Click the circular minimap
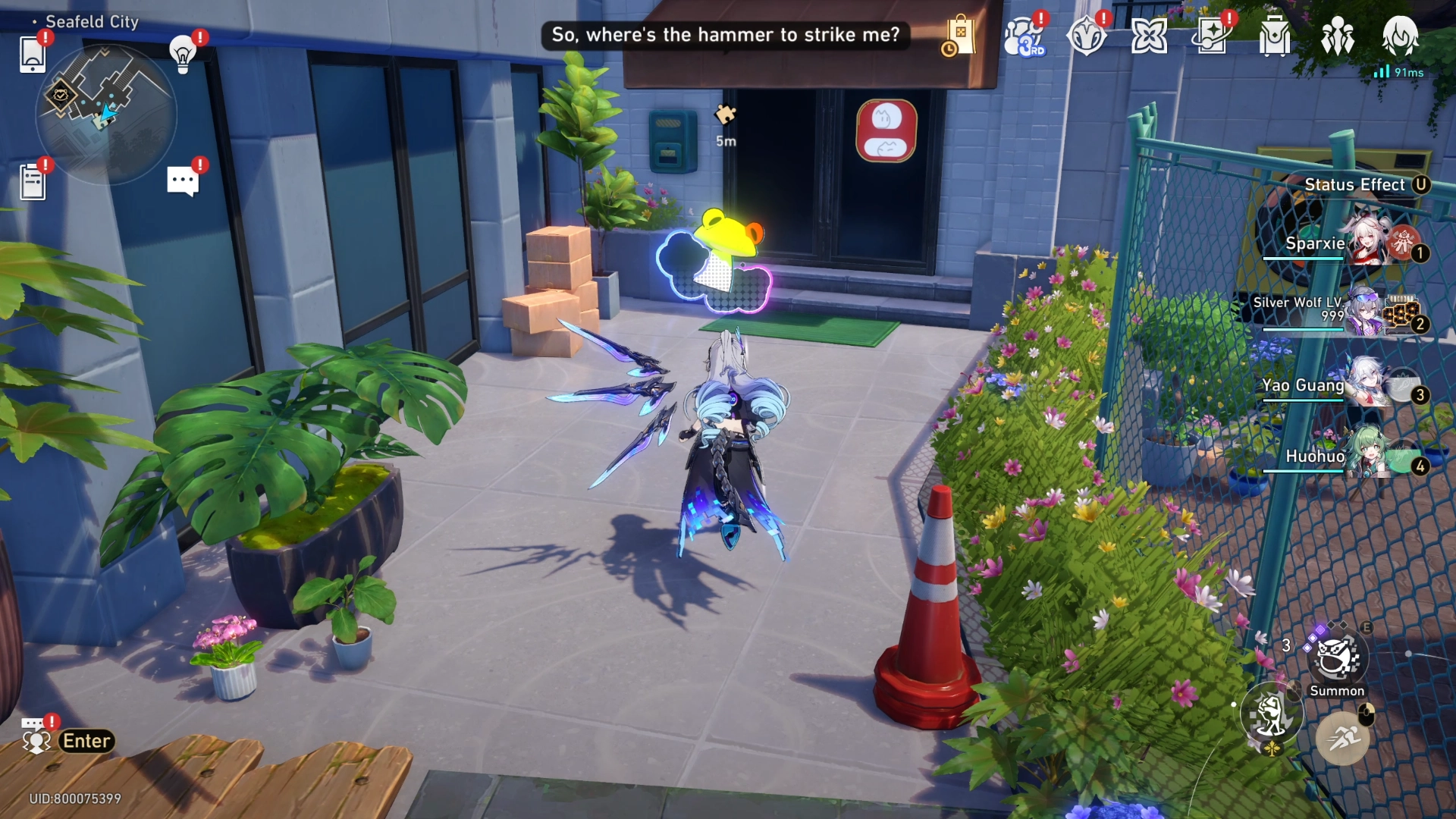This screenshot has width=1456, height=819. 106,114
